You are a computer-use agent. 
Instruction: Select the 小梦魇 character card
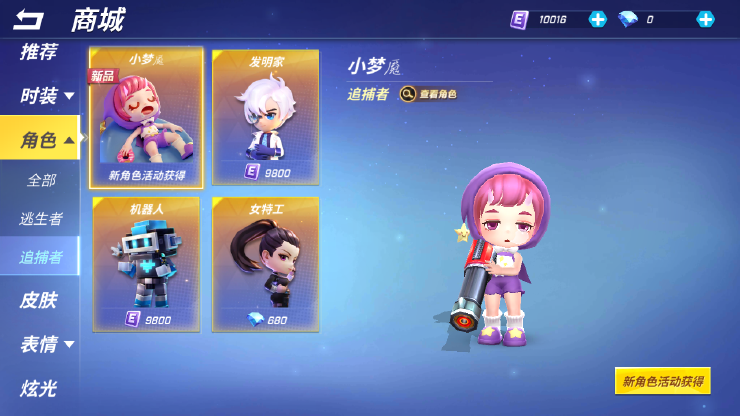[x=146, y=118]
